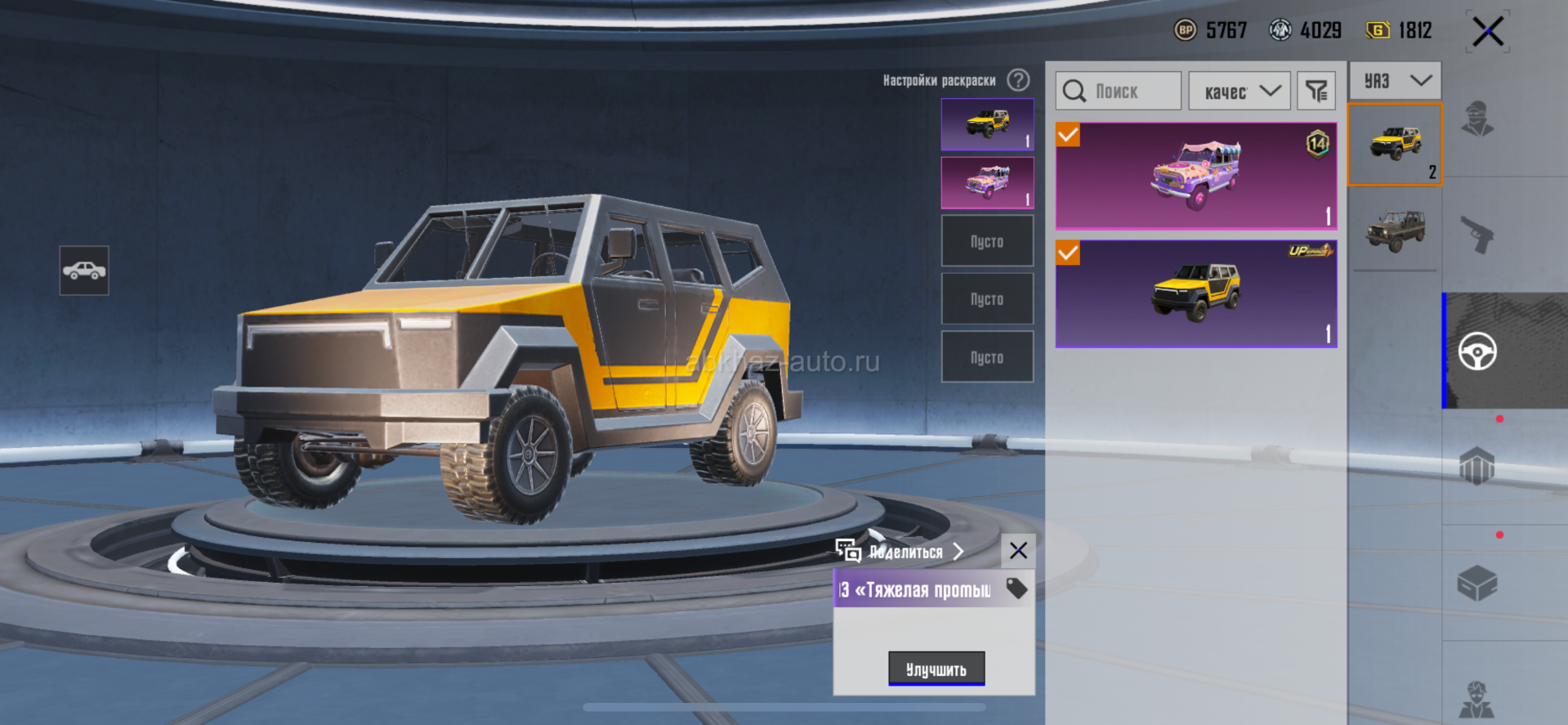This screenshot has width=1568, height=725.
Task: Open the crate box category
Action: (1477, 584)
